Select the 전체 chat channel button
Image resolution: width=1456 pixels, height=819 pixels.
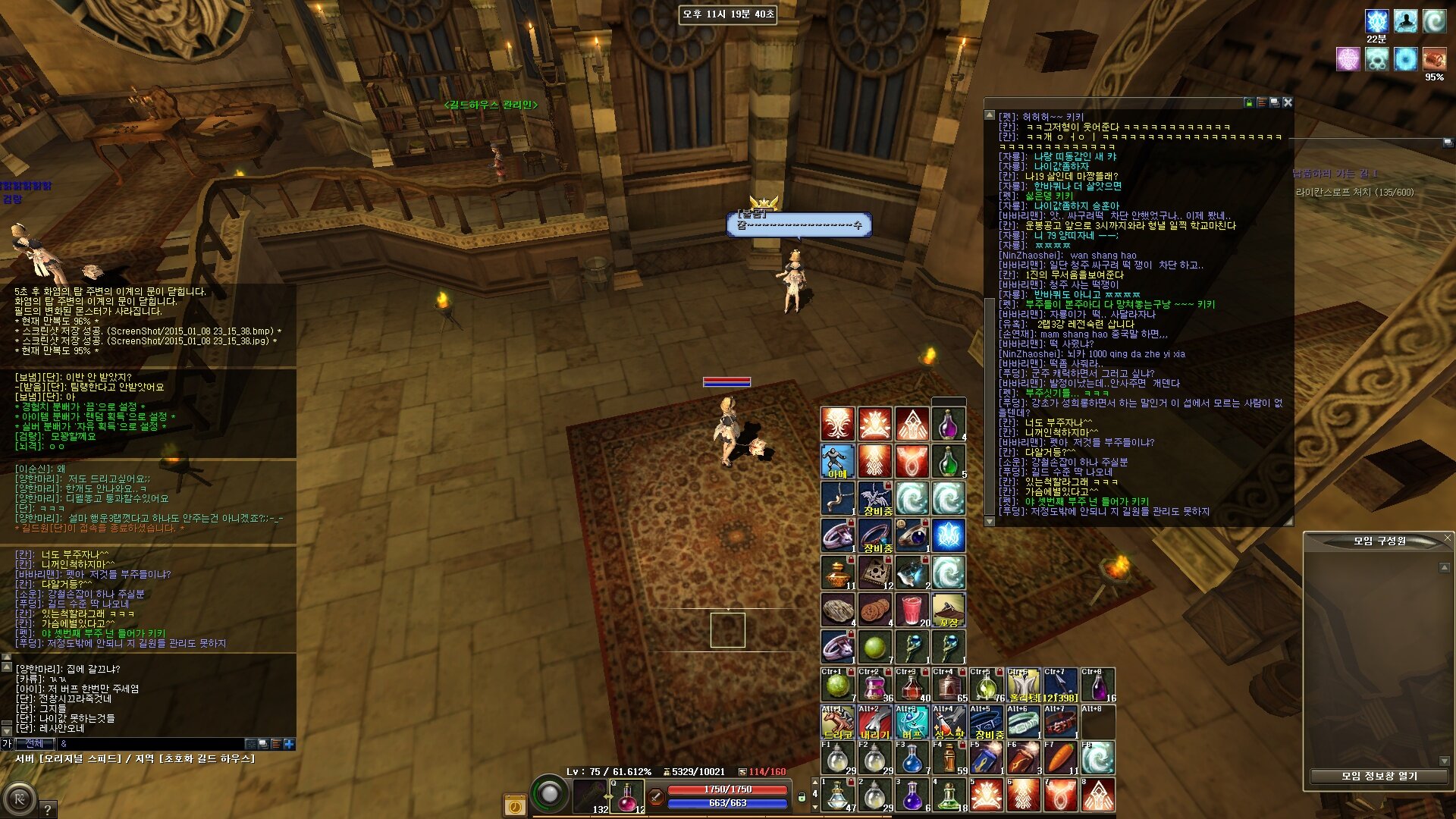pyautogui.click(x=35, y=744)
